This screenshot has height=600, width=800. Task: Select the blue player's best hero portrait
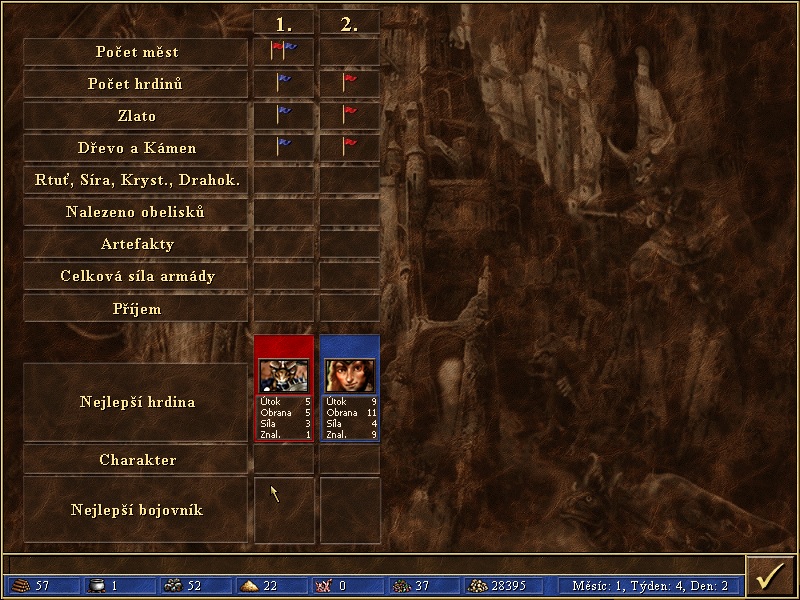pyautogui.click(x=349, y=375)
